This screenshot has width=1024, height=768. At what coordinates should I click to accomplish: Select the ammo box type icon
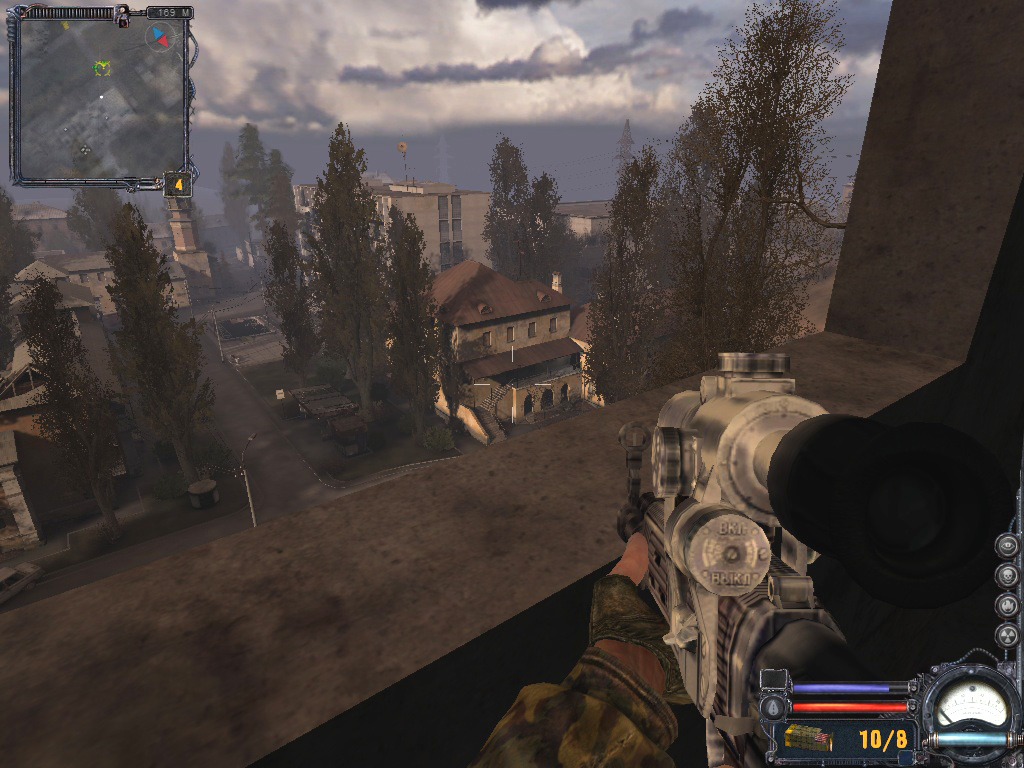pyautogui.click(x=809, y=739)
